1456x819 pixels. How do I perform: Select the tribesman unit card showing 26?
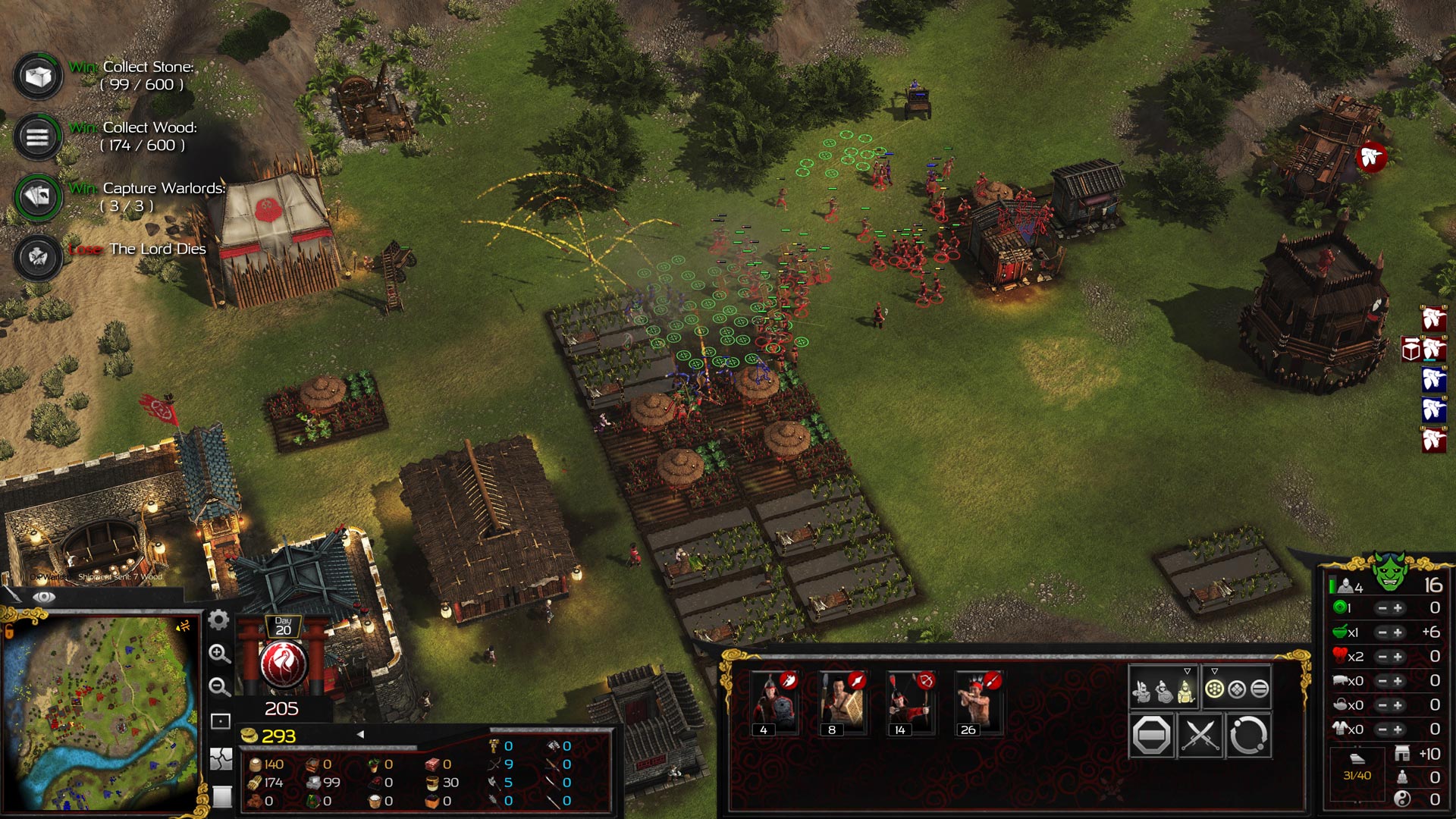pyautogui.click(x=978, y=703)
